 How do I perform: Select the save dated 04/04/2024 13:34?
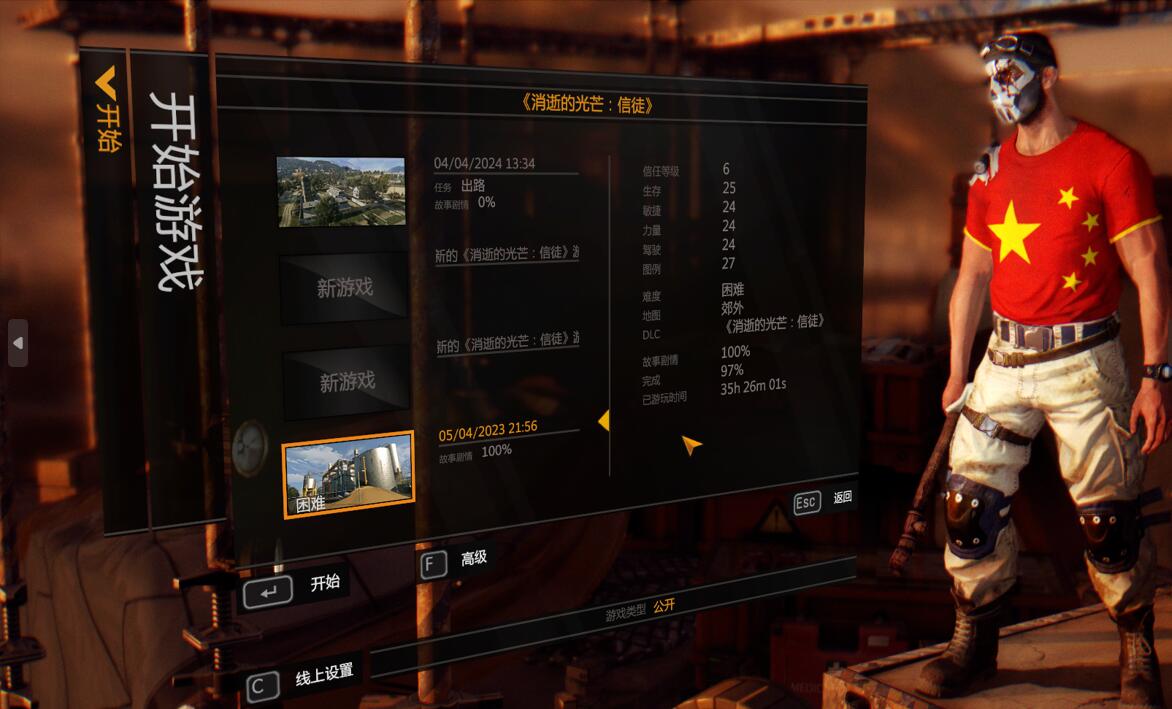[x=341, y=191]
